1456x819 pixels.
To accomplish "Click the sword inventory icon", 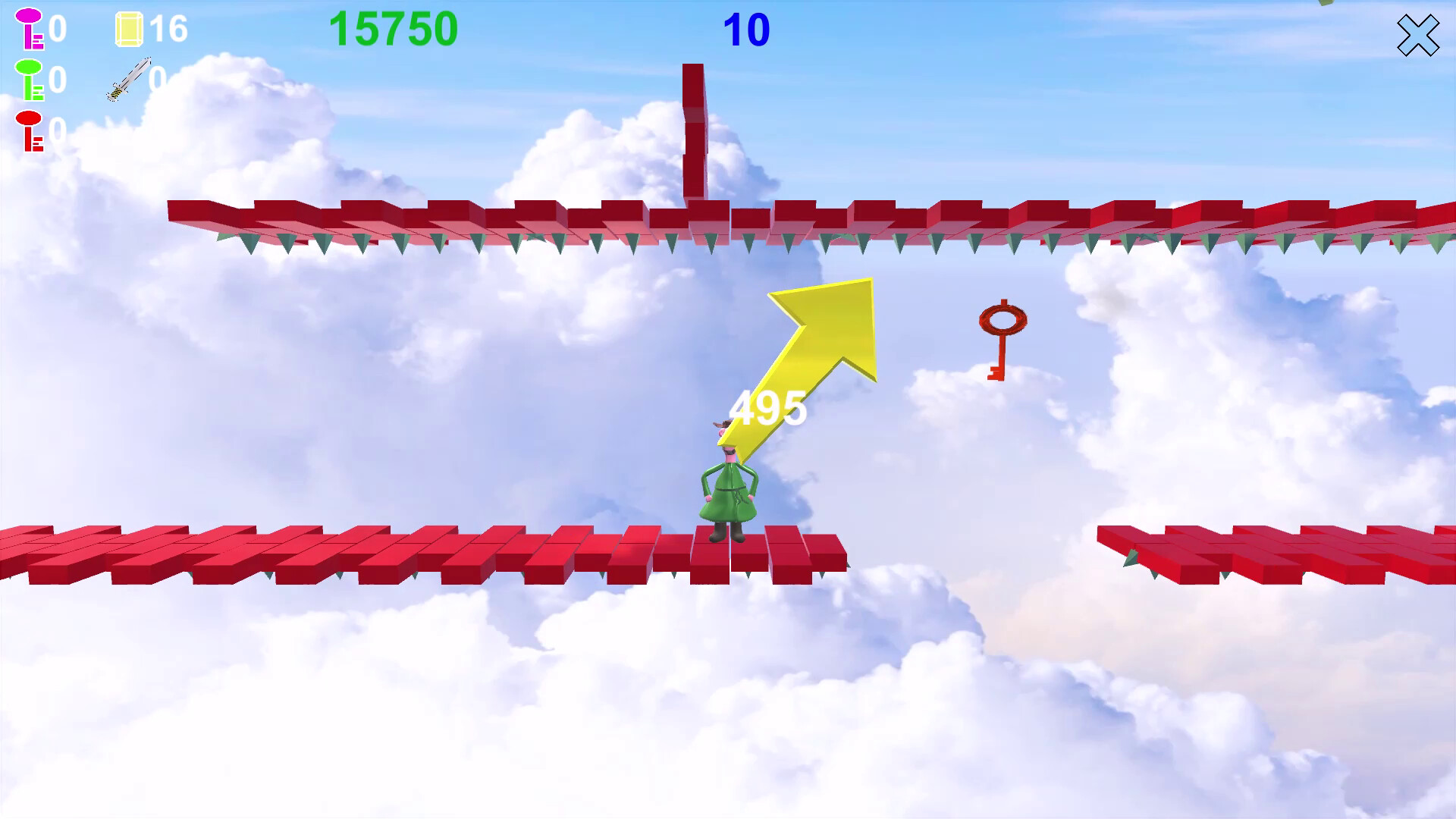I will click(x=127, y=80).
